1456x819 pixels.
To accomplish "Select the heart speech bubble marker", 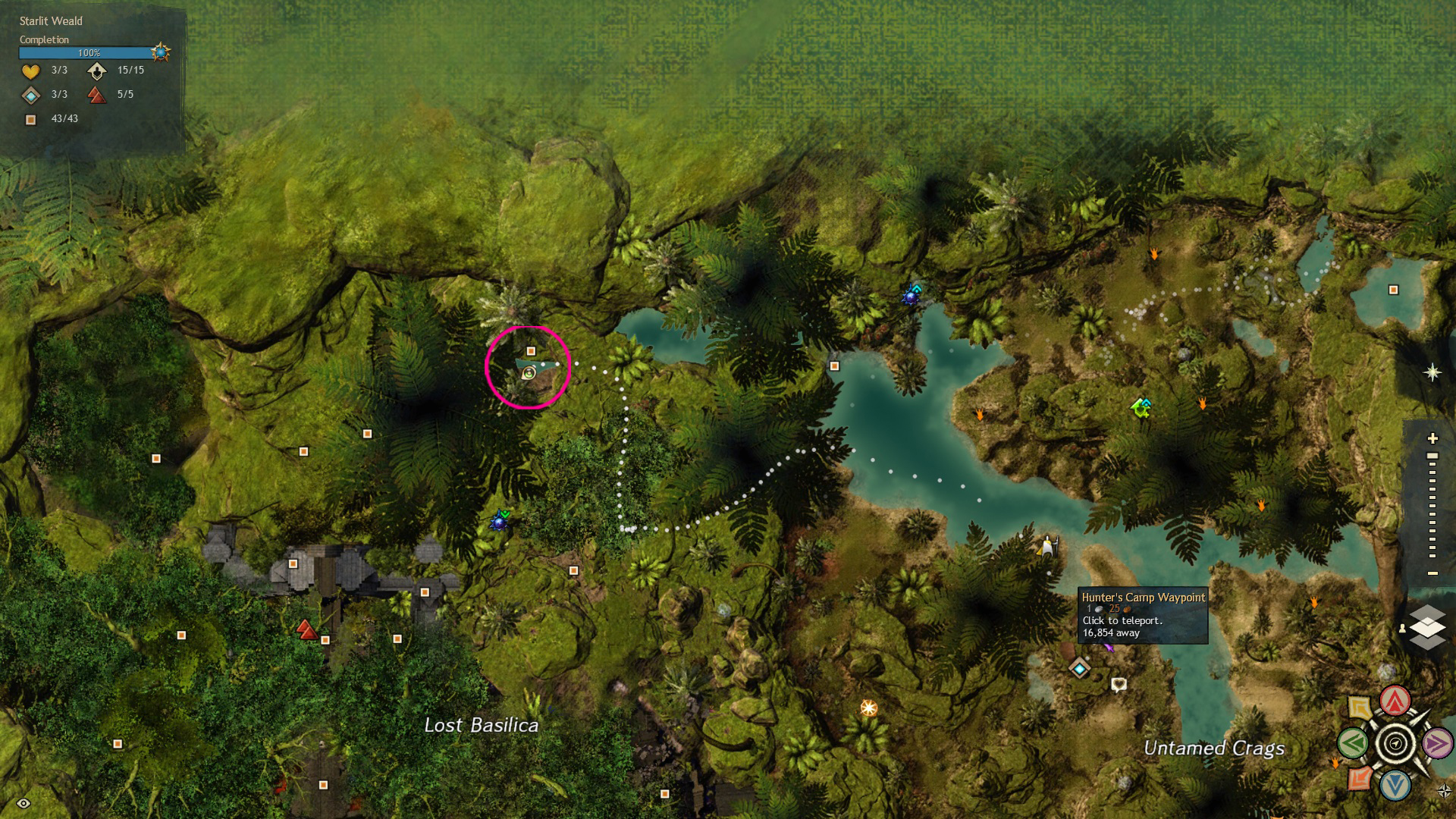I will click(1119, 685).
